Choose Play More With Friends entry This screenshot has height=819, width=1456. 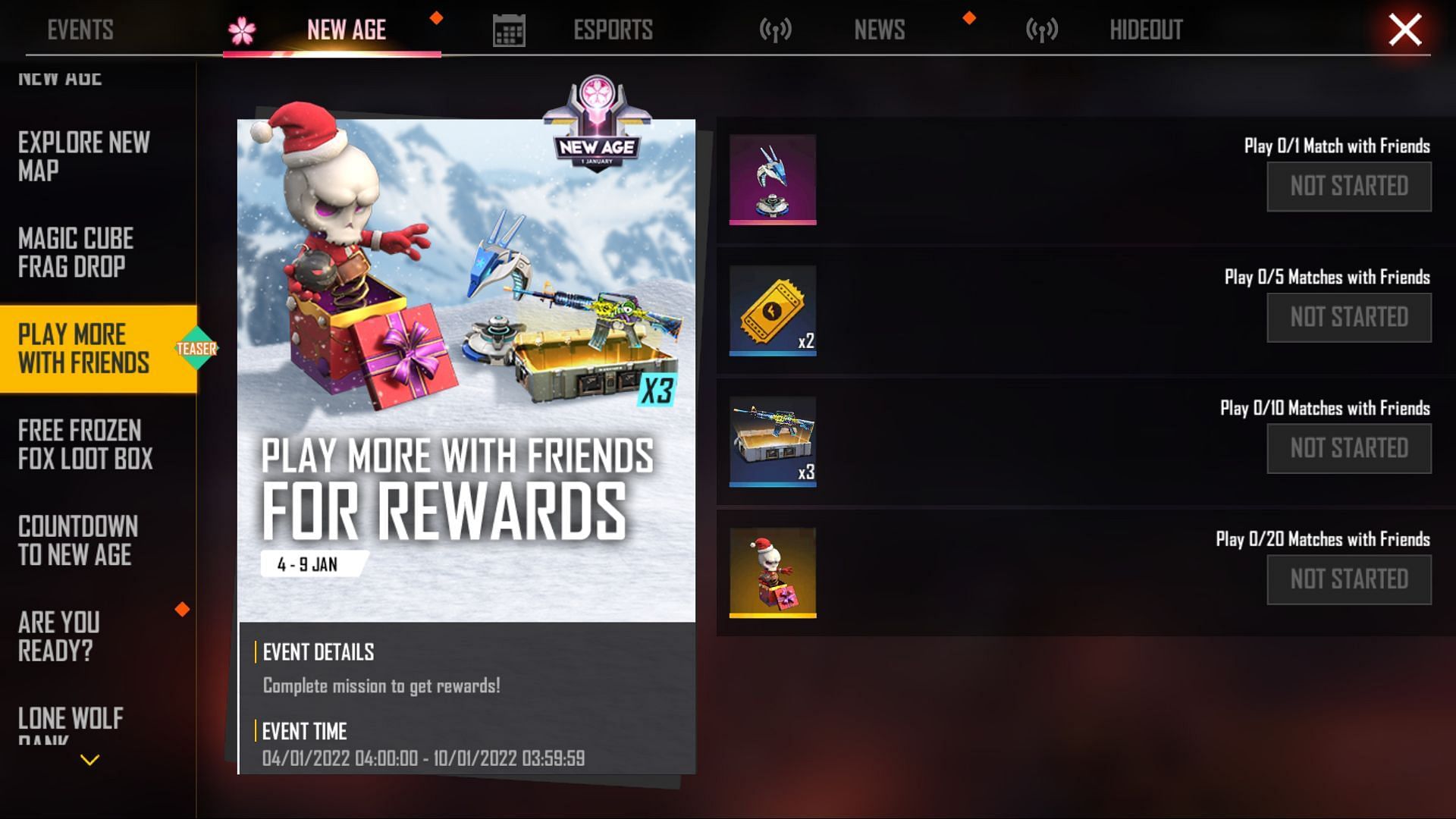tap(83, 349)
